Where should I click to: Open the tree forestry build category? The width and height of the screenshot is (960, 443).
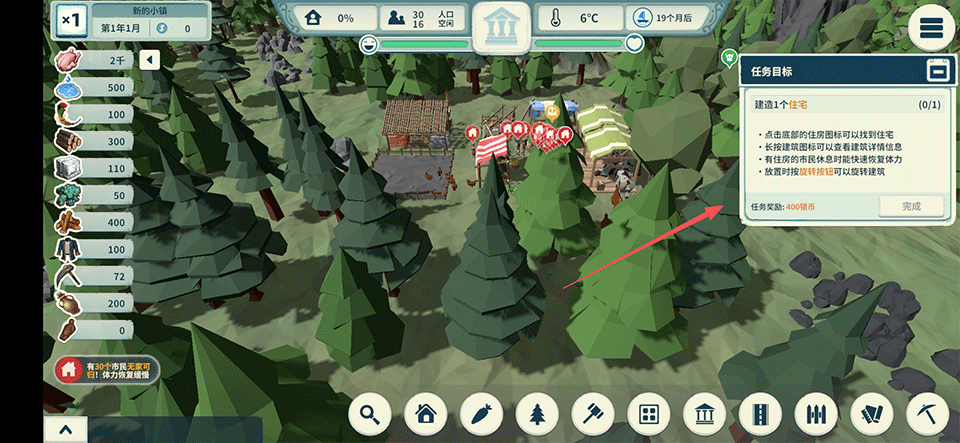pos(538,414)
